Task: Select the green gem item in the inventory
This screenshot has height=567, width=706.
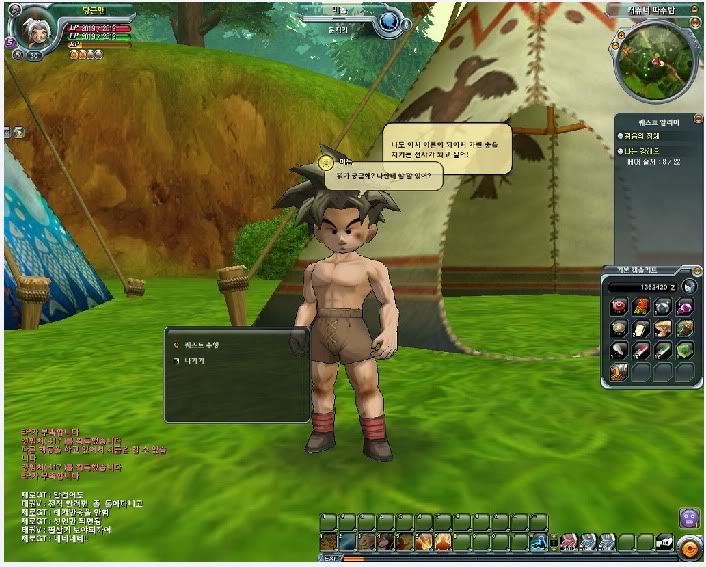Action: [684, 349]
